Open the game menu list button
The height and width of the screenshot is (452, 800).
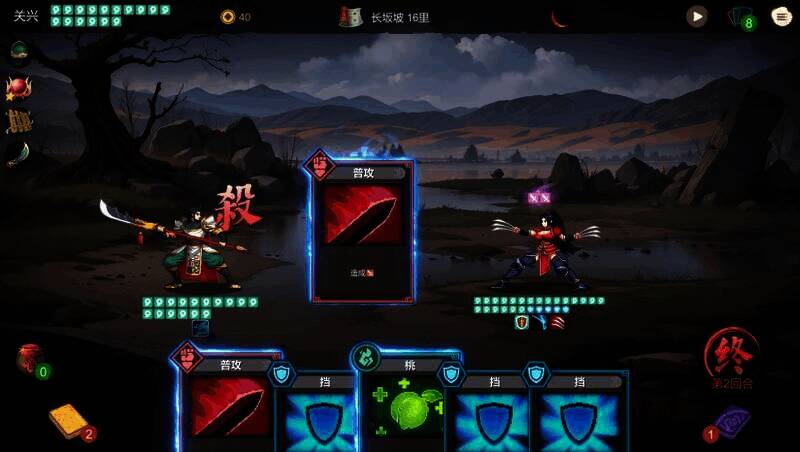(x=781, y=16)
